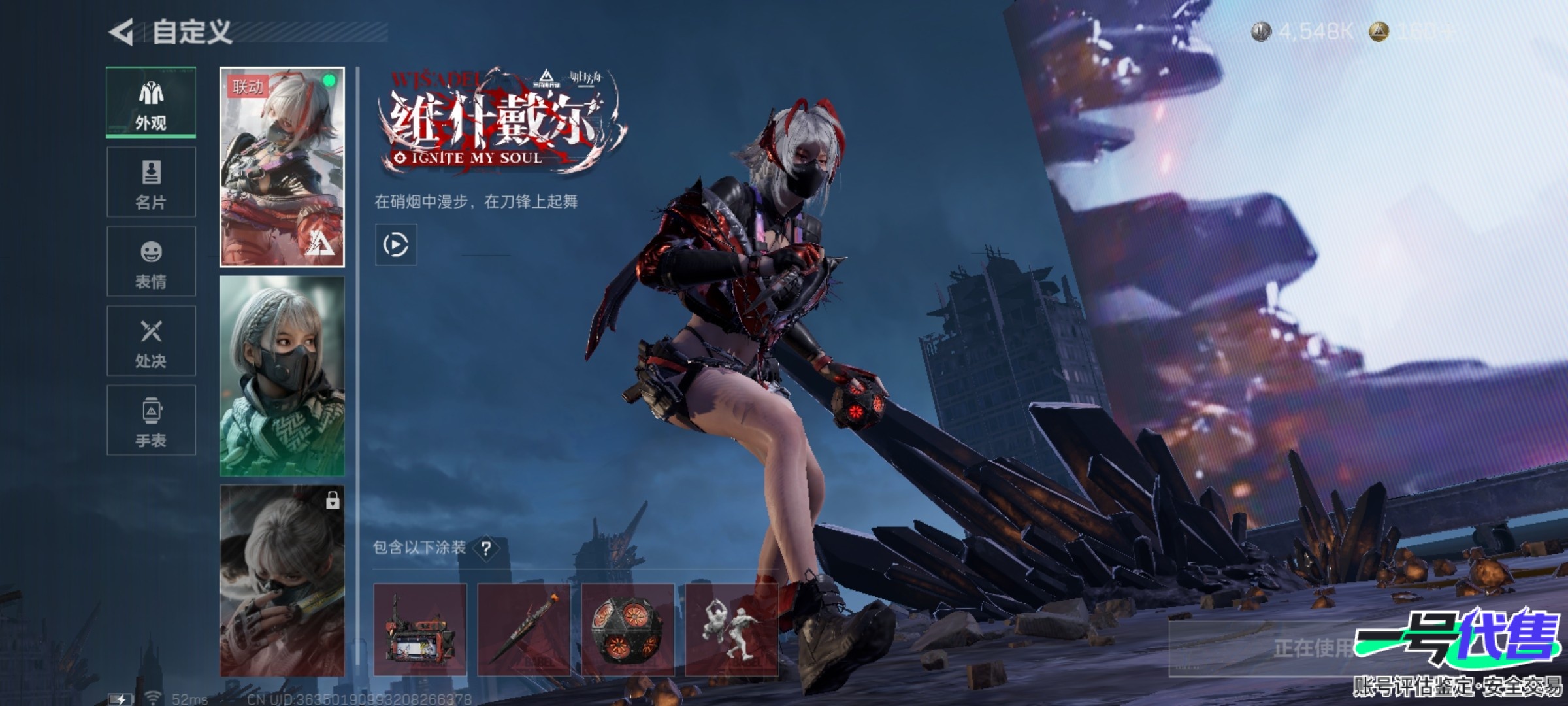Screen dimensions: 1568x706
Task: Click the 正在使用 in-use button
Action: pyautogui.click(x=1307, y=648)
